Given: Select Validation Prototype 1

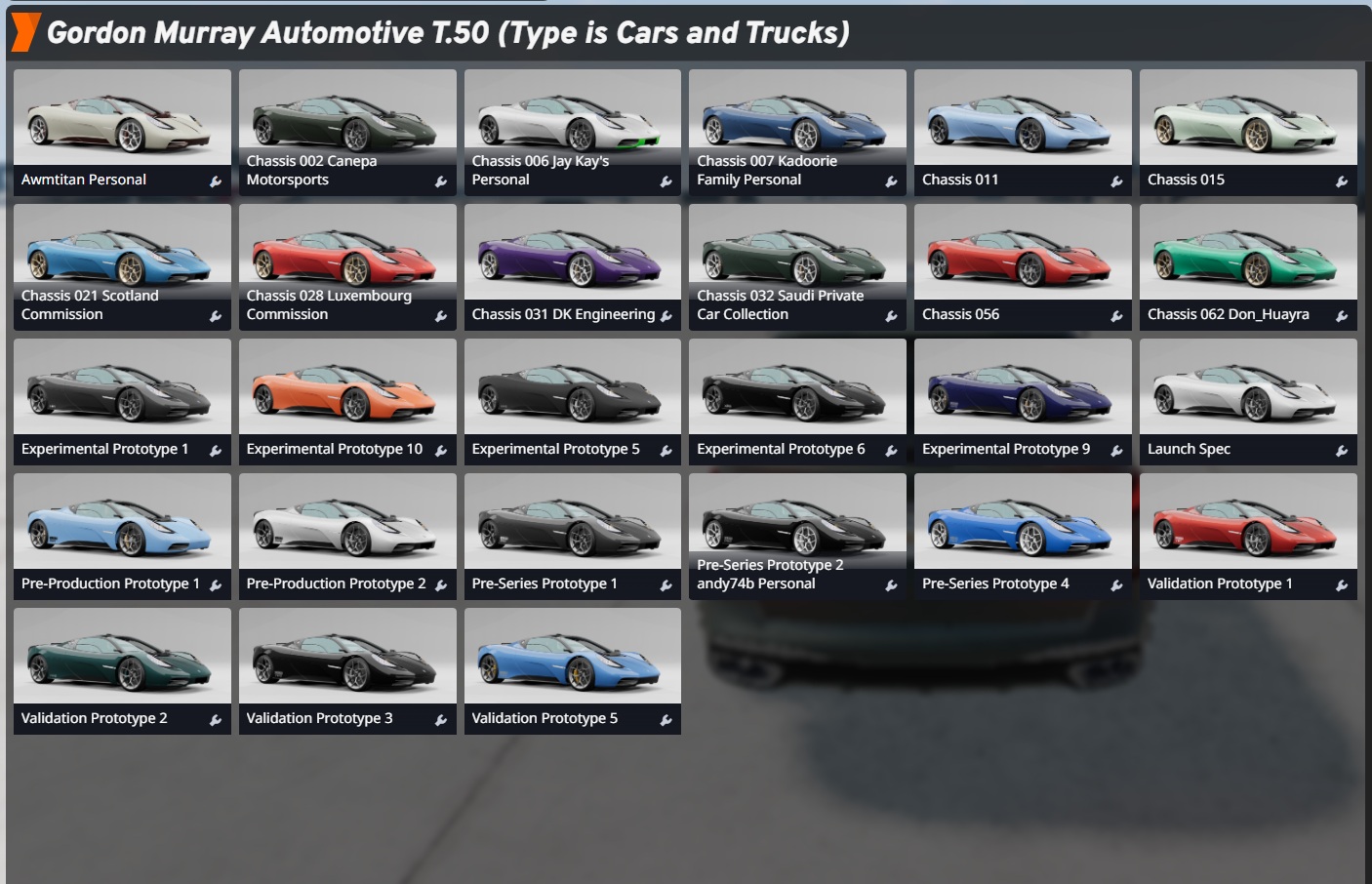Looking at the screenshot, I should [1248, 536].
